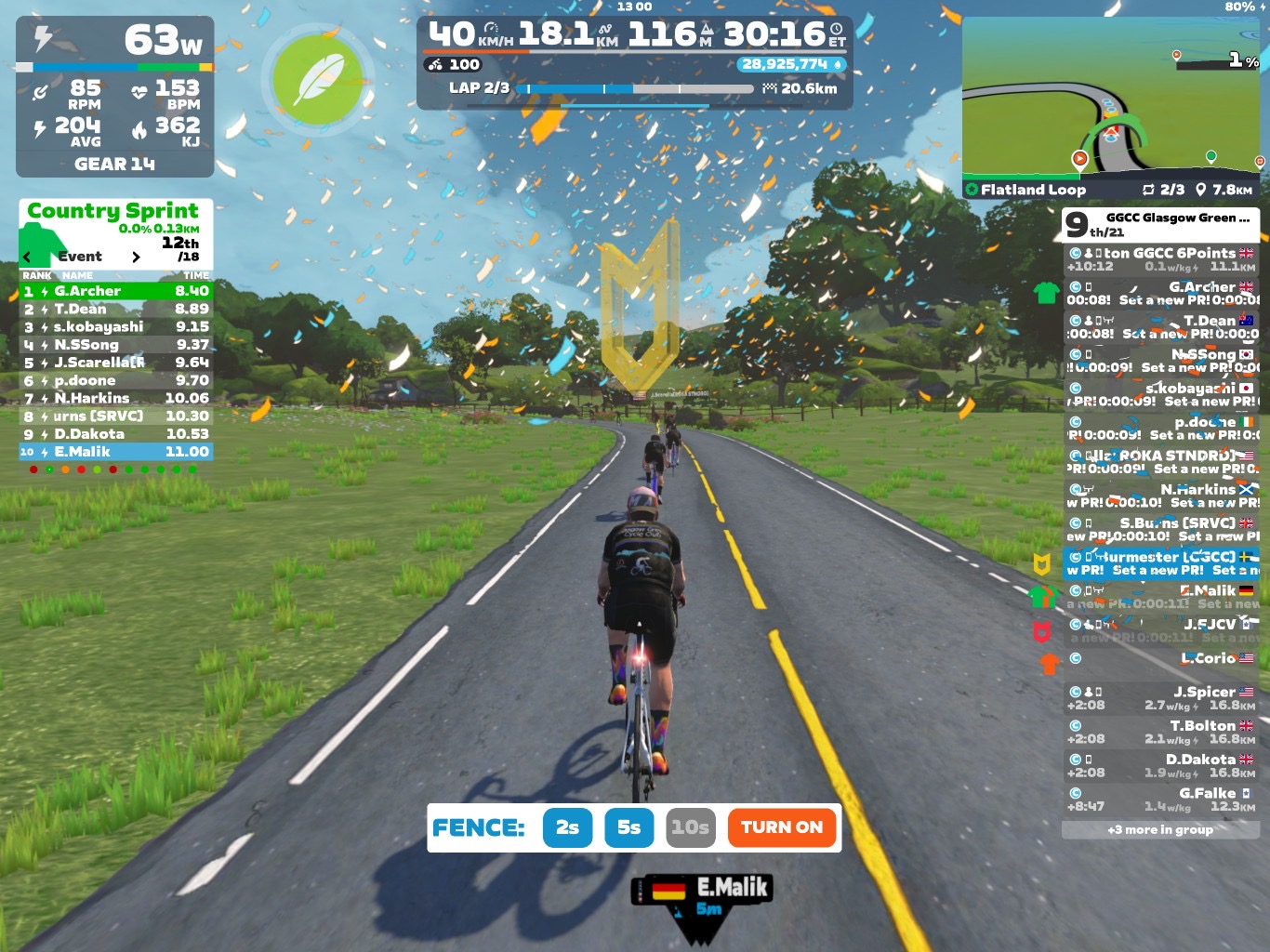Open the power and cadence stats panel

pos(115,97)
